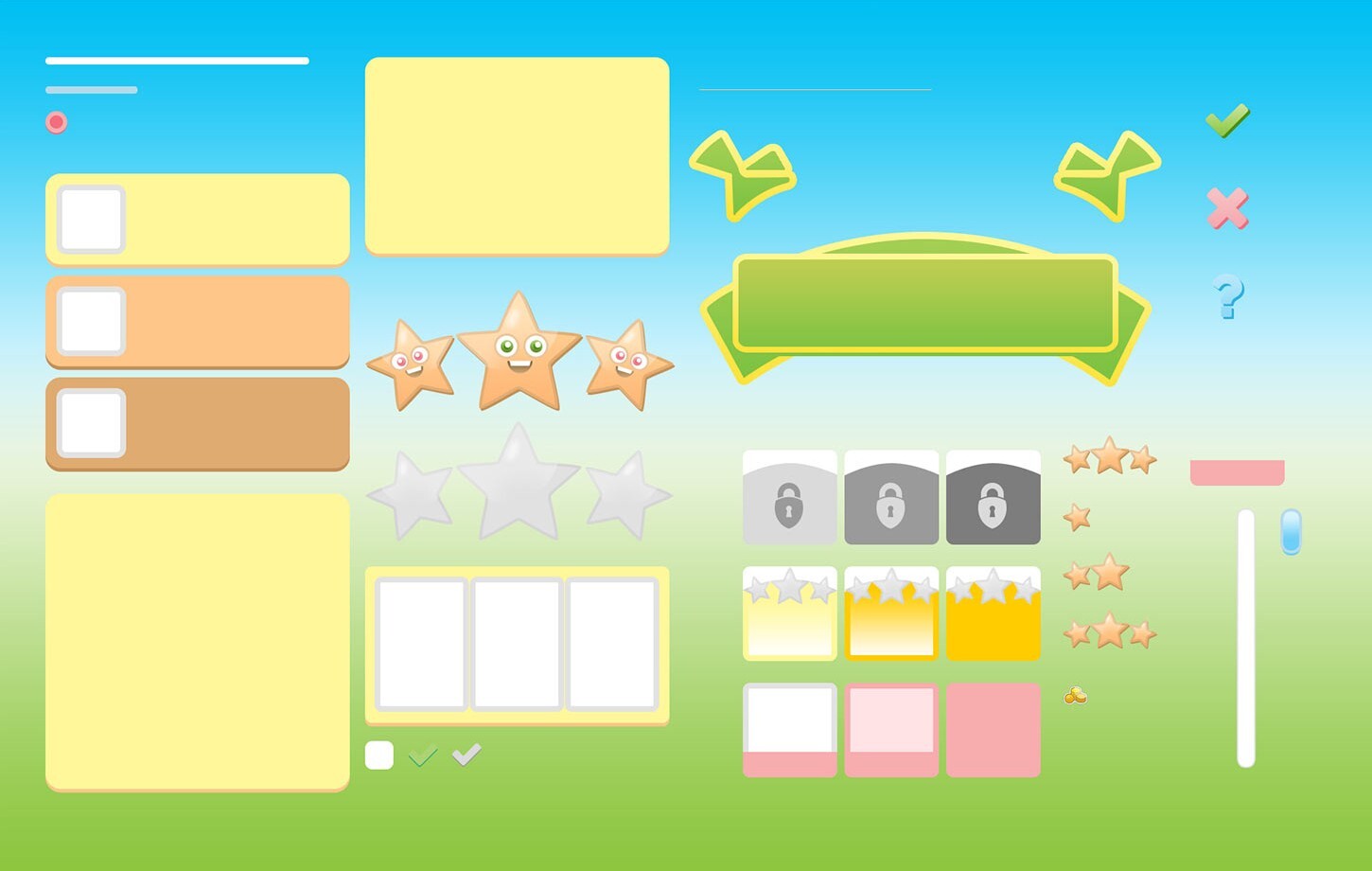The height and width of the screenshot is (871, 1372).
Task: Click the green checkmark confirm icon
Action: click(1228, 121)
